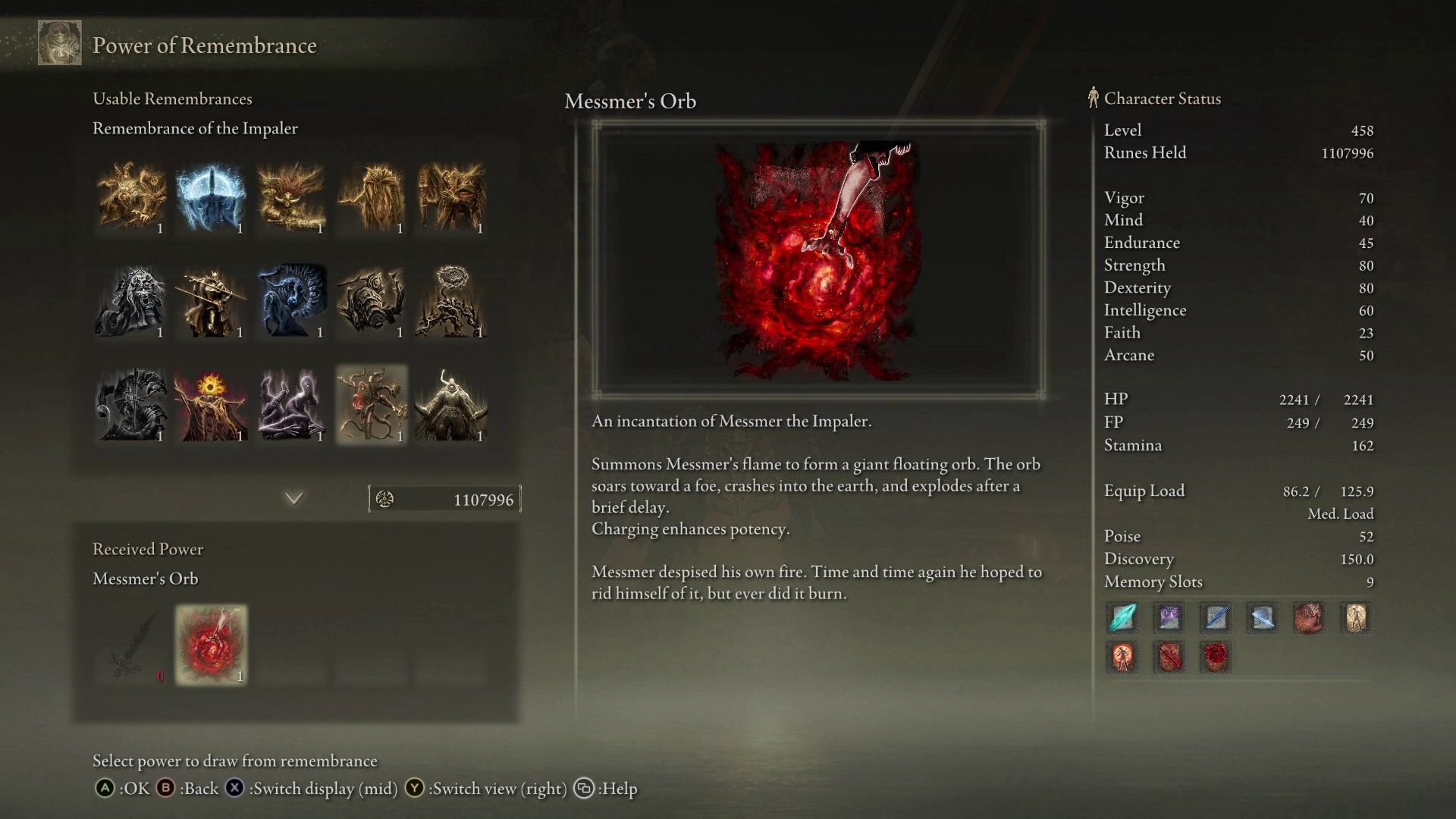Image resolution: width=1456 pixels, height=819 pixels.
Task: Select the blue horse and spiral remembrance
Action: point(291,301)
